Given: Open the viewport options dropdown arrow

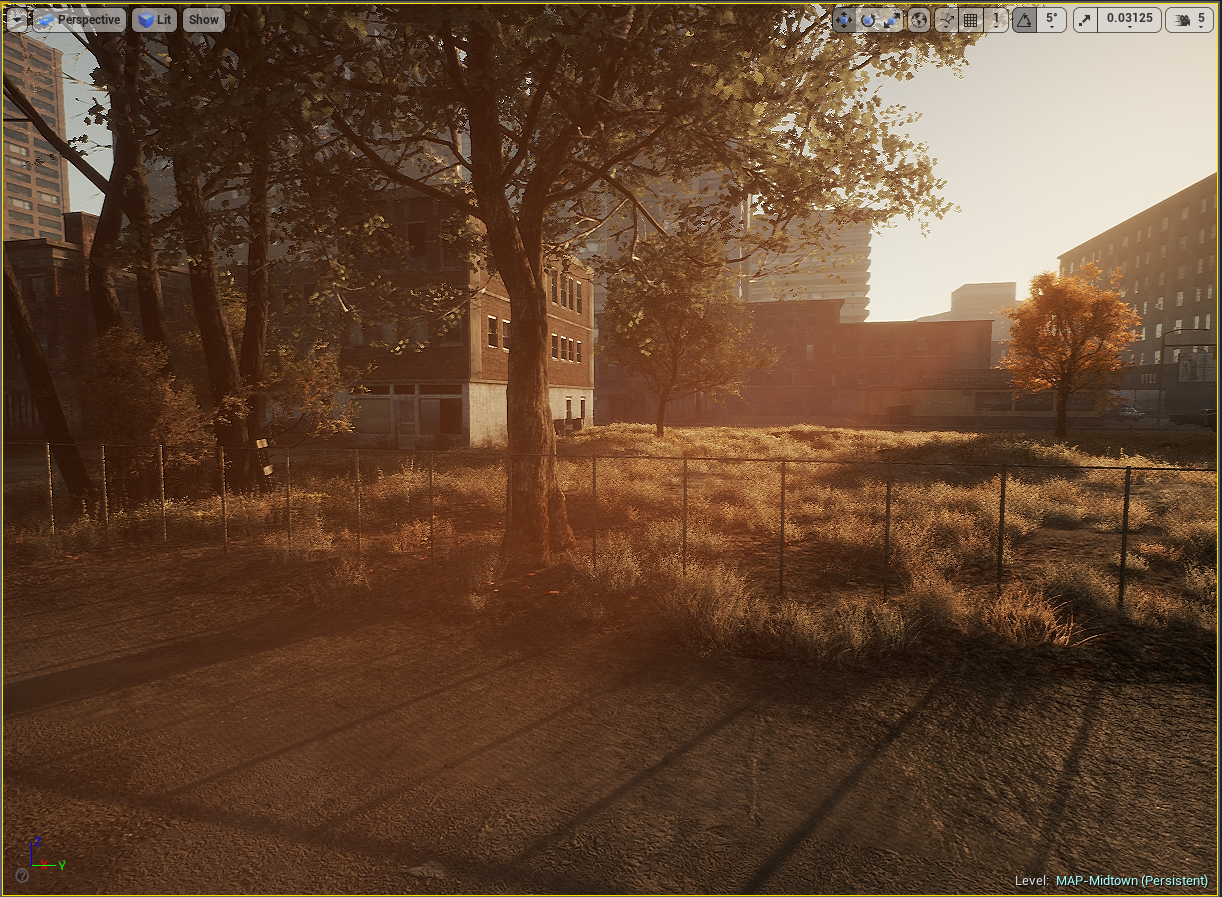Looking at the screenshot, I should 17,19.
